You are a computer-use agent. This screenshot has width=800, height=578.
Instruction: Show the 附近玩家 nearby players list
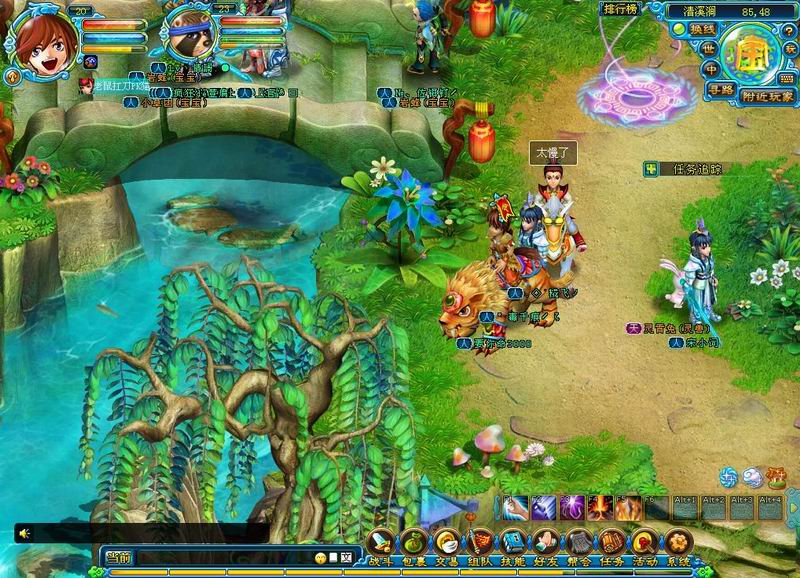coord(769,96)
